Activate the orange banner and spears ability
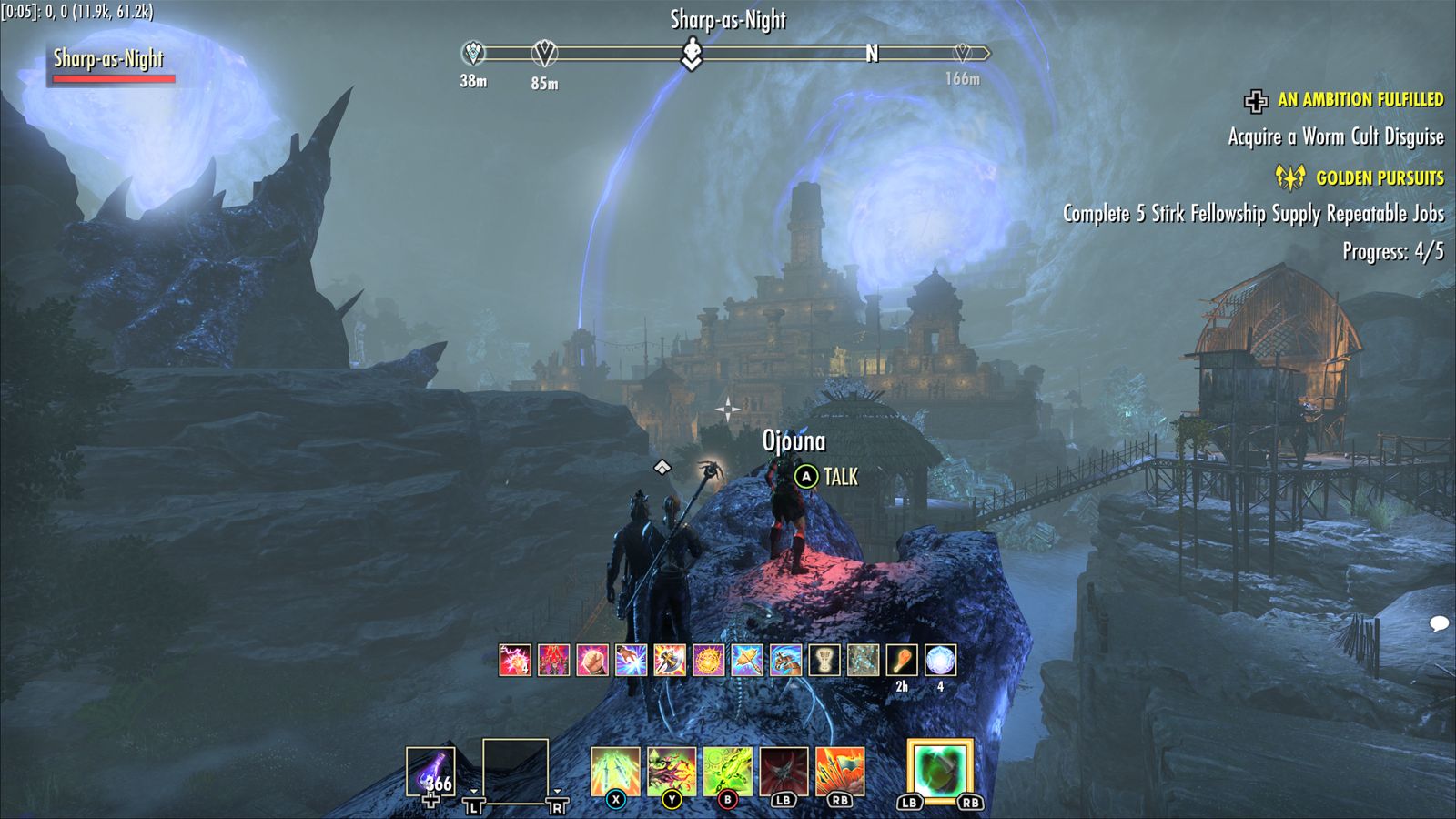 pyautogui.click(x=840, y=772)
